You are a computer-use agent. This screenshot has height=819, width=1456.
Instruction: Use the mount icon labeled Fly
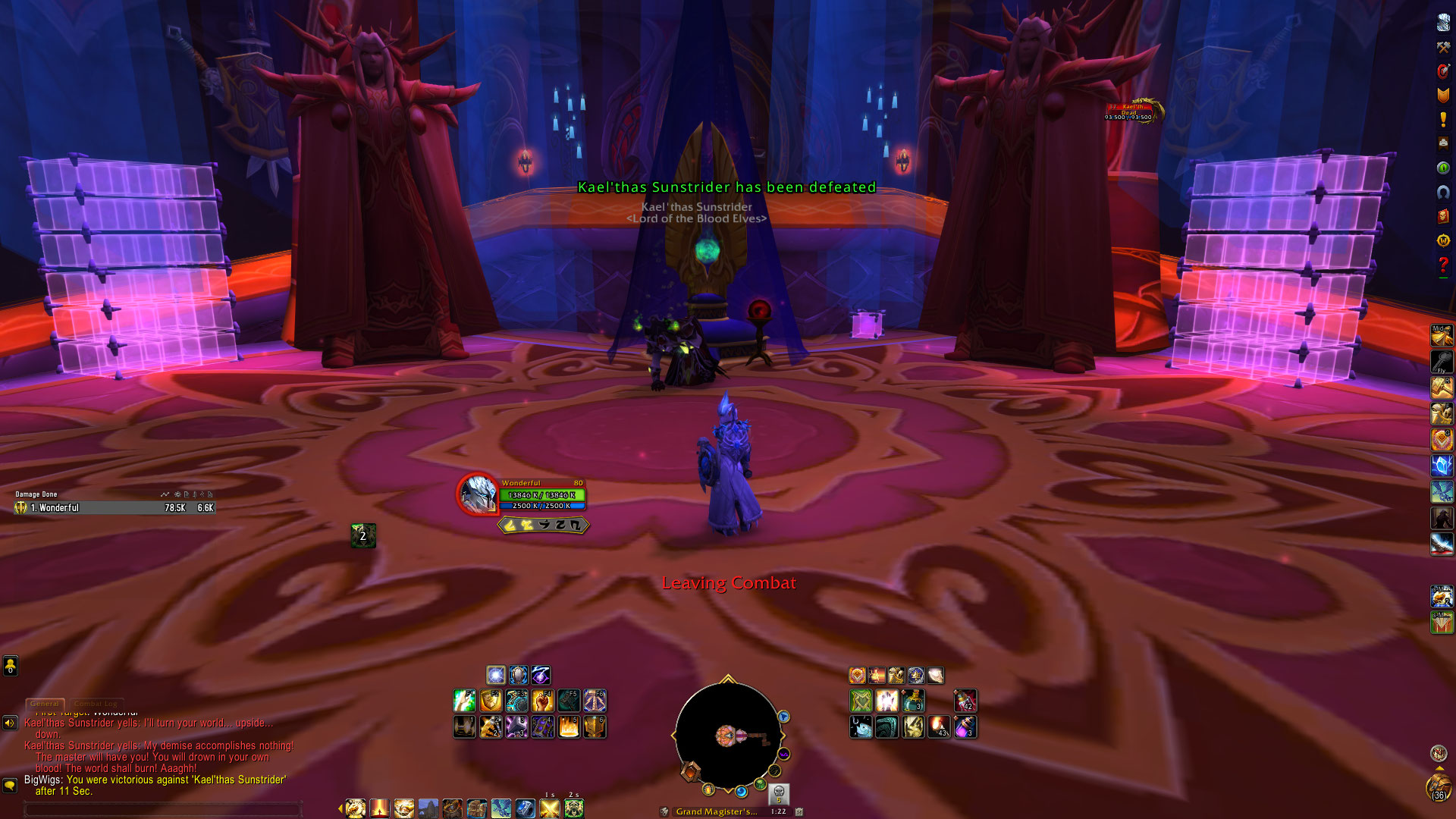(x=1442, y=362)
